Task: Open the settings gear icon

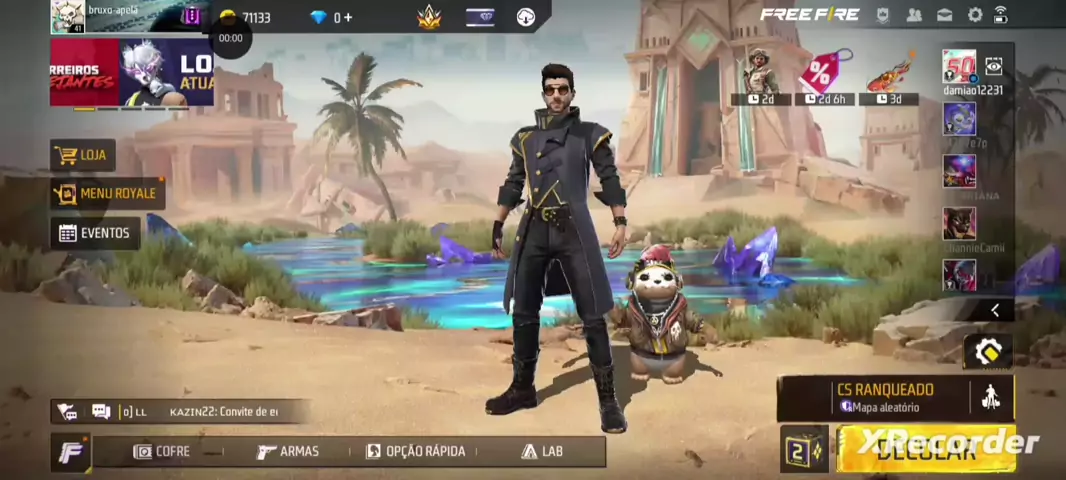Action: (x=975, y=15)
